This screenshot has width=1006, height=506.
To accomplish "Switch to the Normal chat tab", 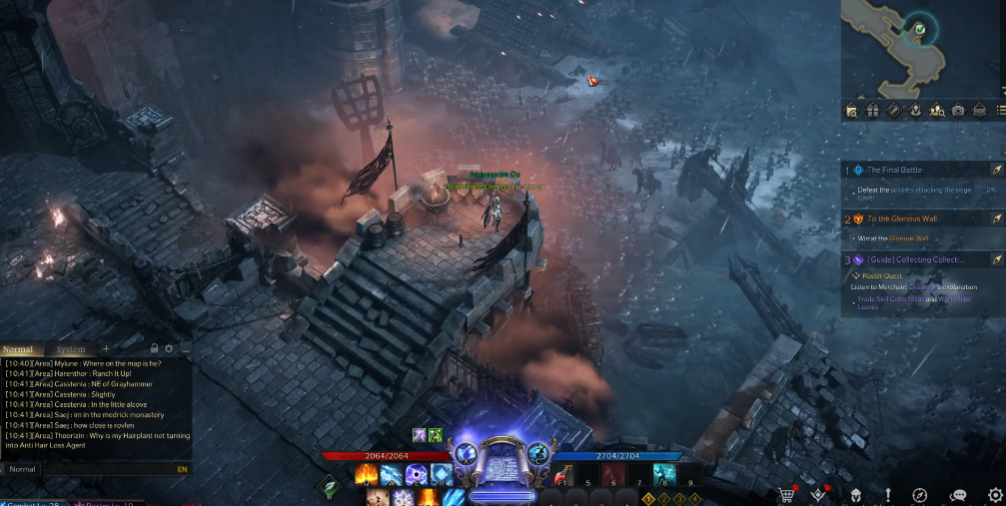I will click(18, 349).
